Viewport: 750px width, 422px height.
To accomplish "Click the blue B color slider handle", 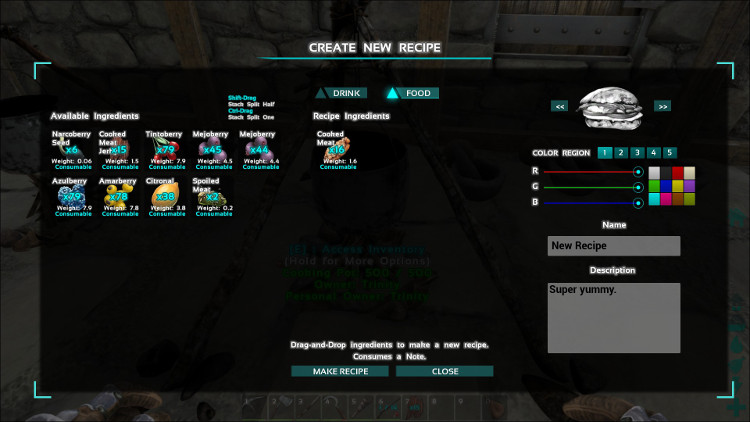I will 638,202.
